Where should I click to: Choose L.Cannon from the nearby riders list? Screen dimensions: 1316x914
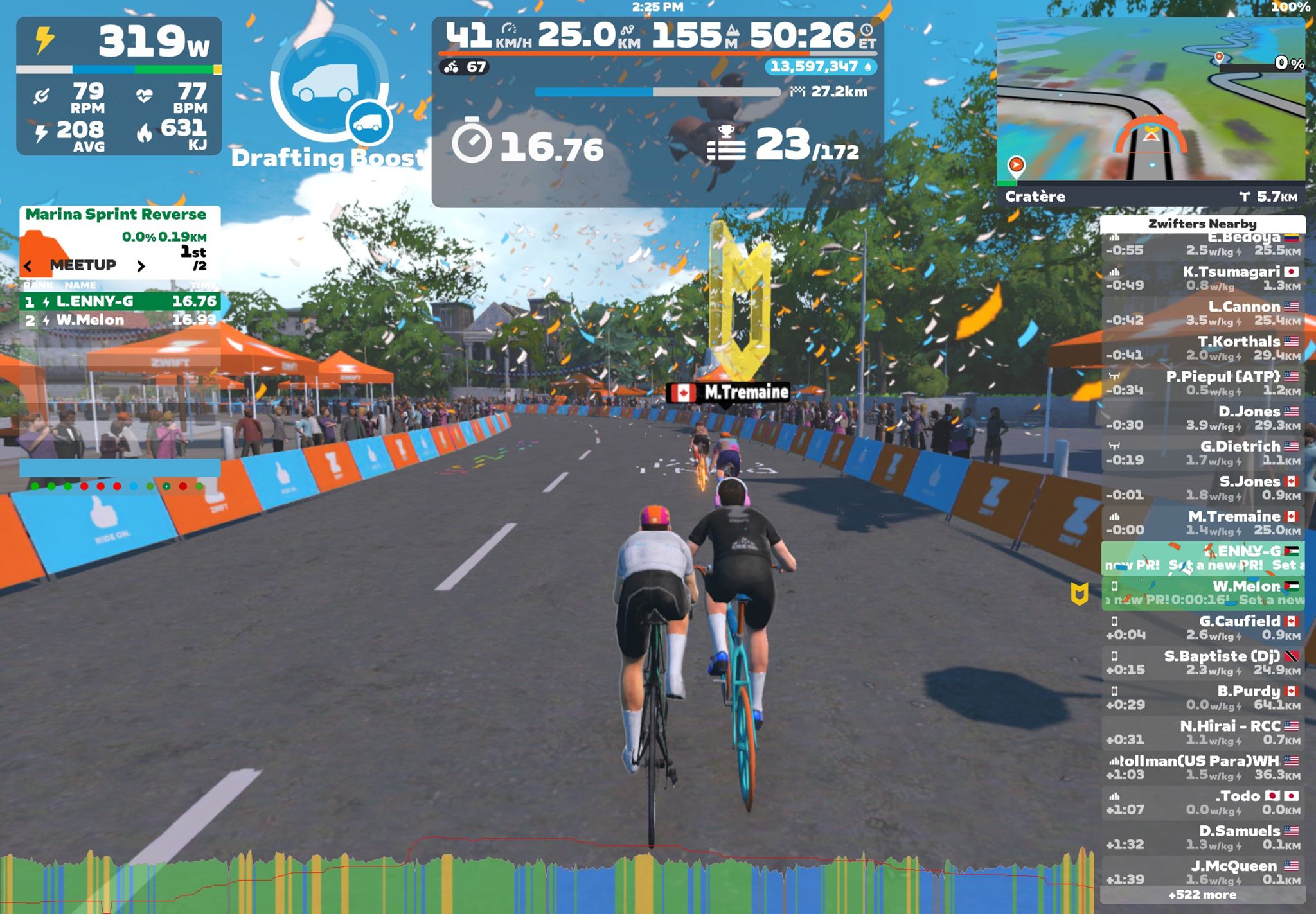point(1202,313)
